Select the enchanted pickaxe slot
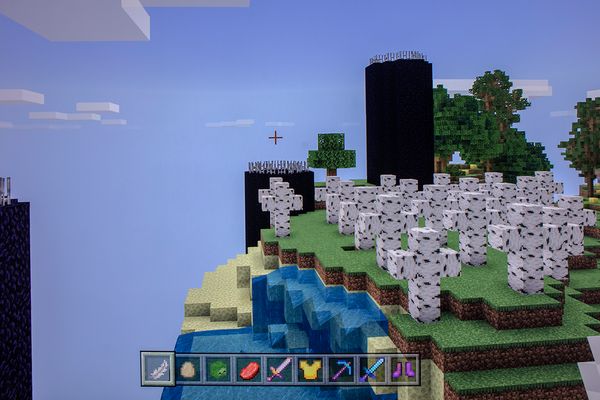Screen dimensions: 600x400 coord(342,369)
